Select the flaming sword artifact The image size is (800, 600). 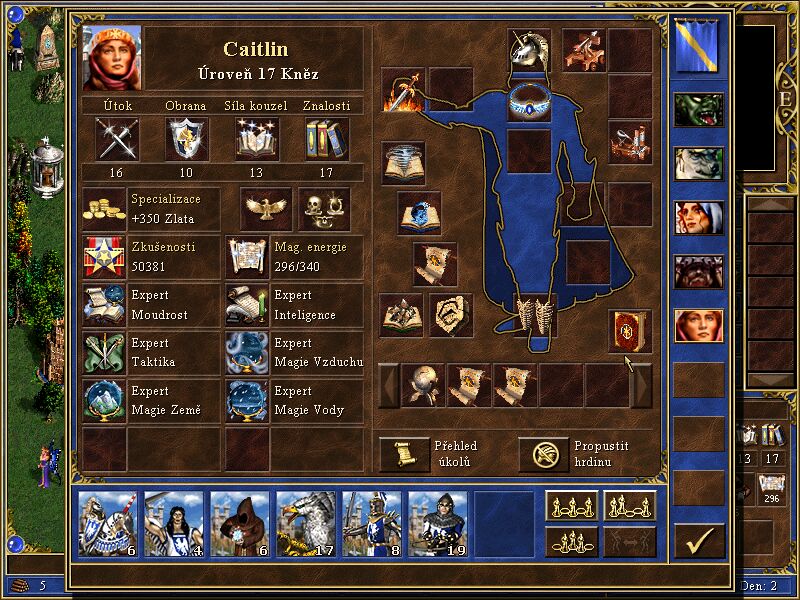[403, 90]
